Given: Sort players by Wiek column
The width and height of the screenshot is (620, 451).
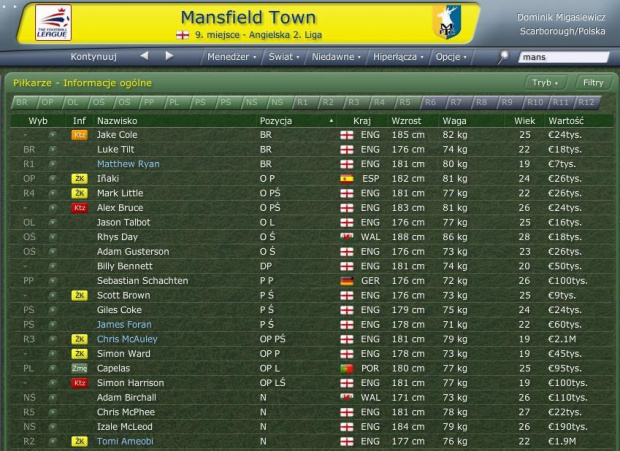Looking at the screenshot, I should pyautogui.click(x=524, y=120).
